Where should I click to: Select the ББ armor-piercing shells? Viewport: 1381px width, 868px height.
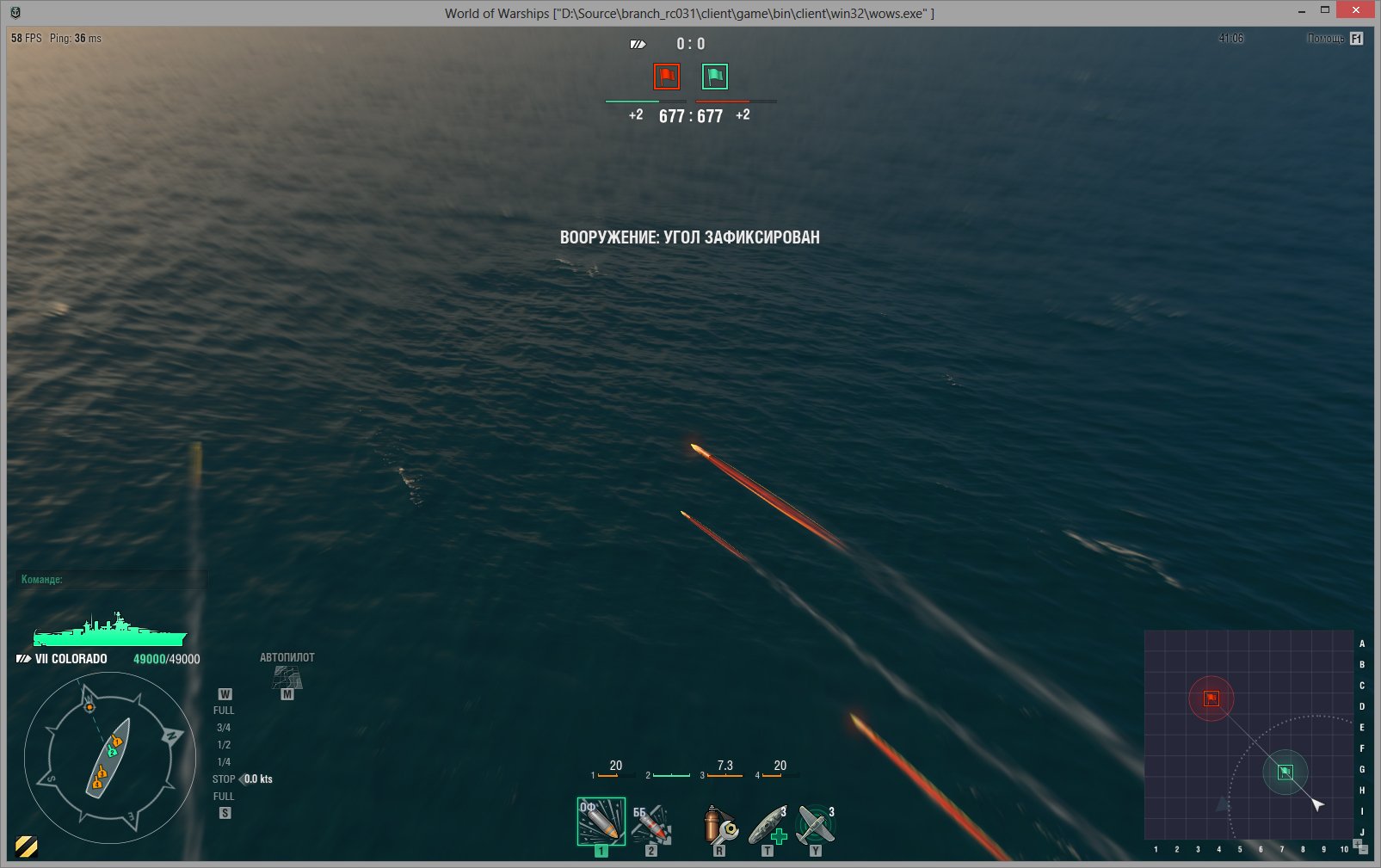651,826
